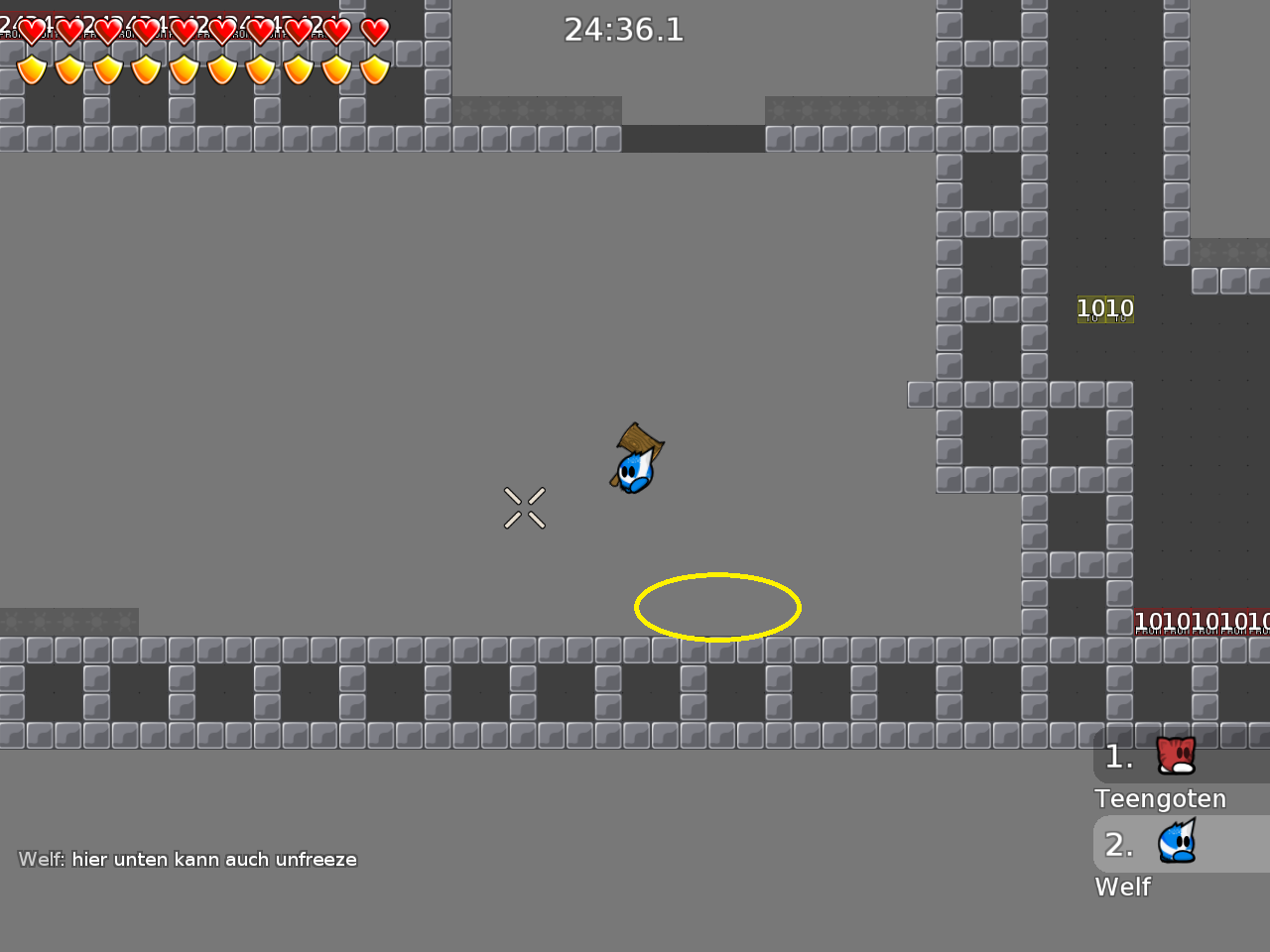Click the yellow 1010 marker near the right wall
Image resolution: width=1270 pixels, height=952 pixels.
1105,308
